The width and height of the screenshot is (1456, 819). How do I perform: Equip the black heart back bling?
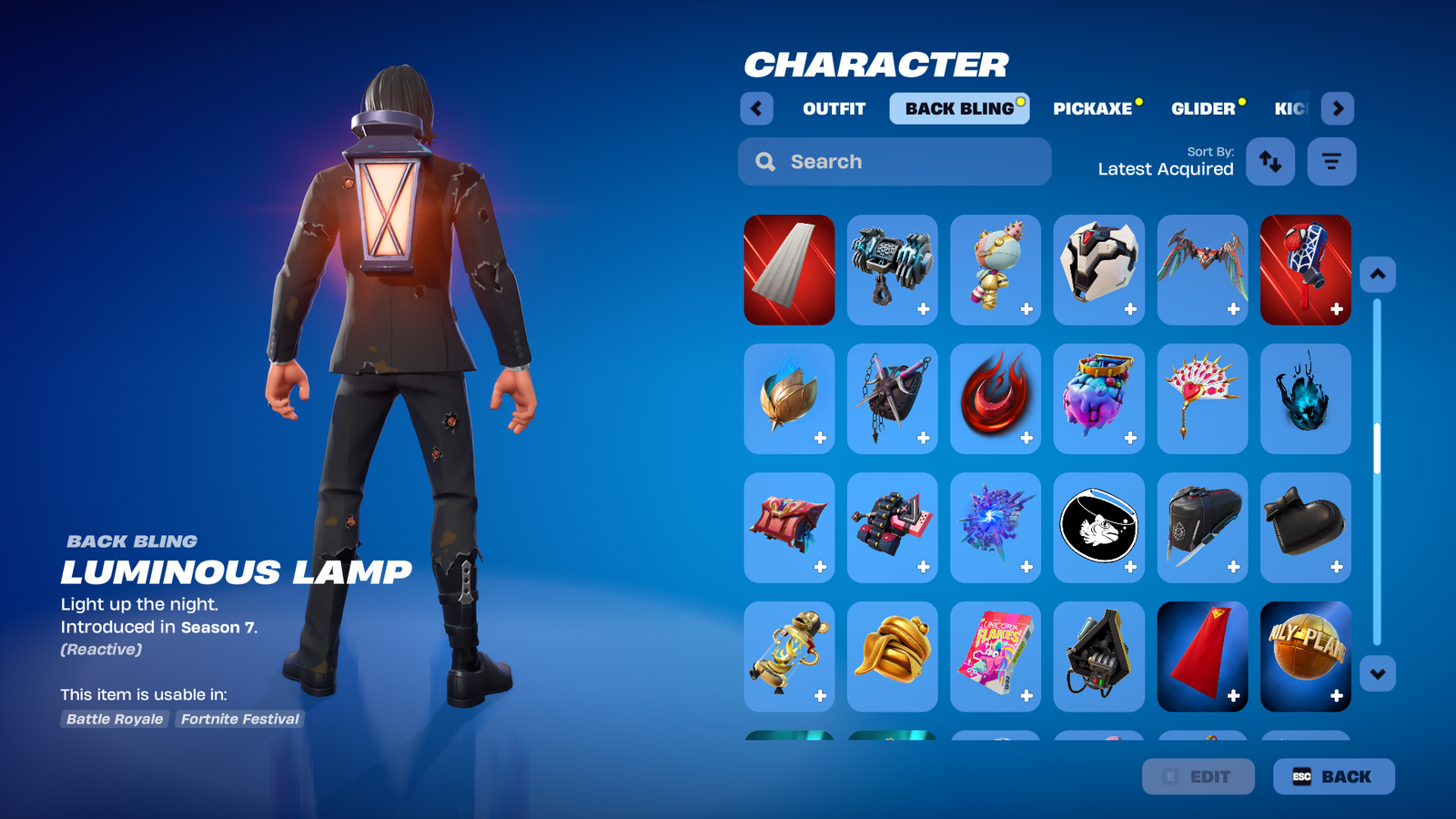[1306, 528]
